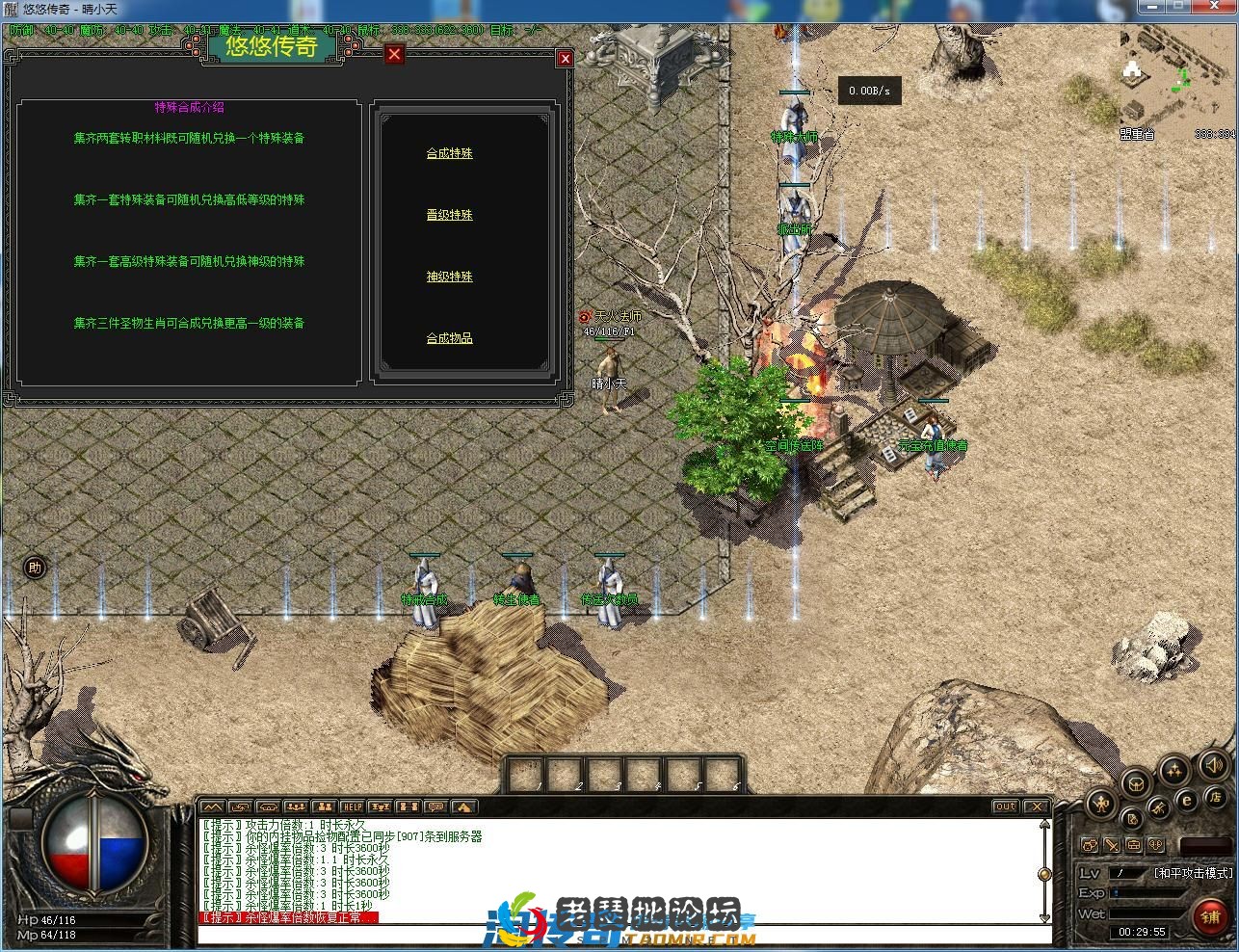This screenshot has width=1239, height=952.
Task: Click the round e button
Action: tap(1187, 799)
